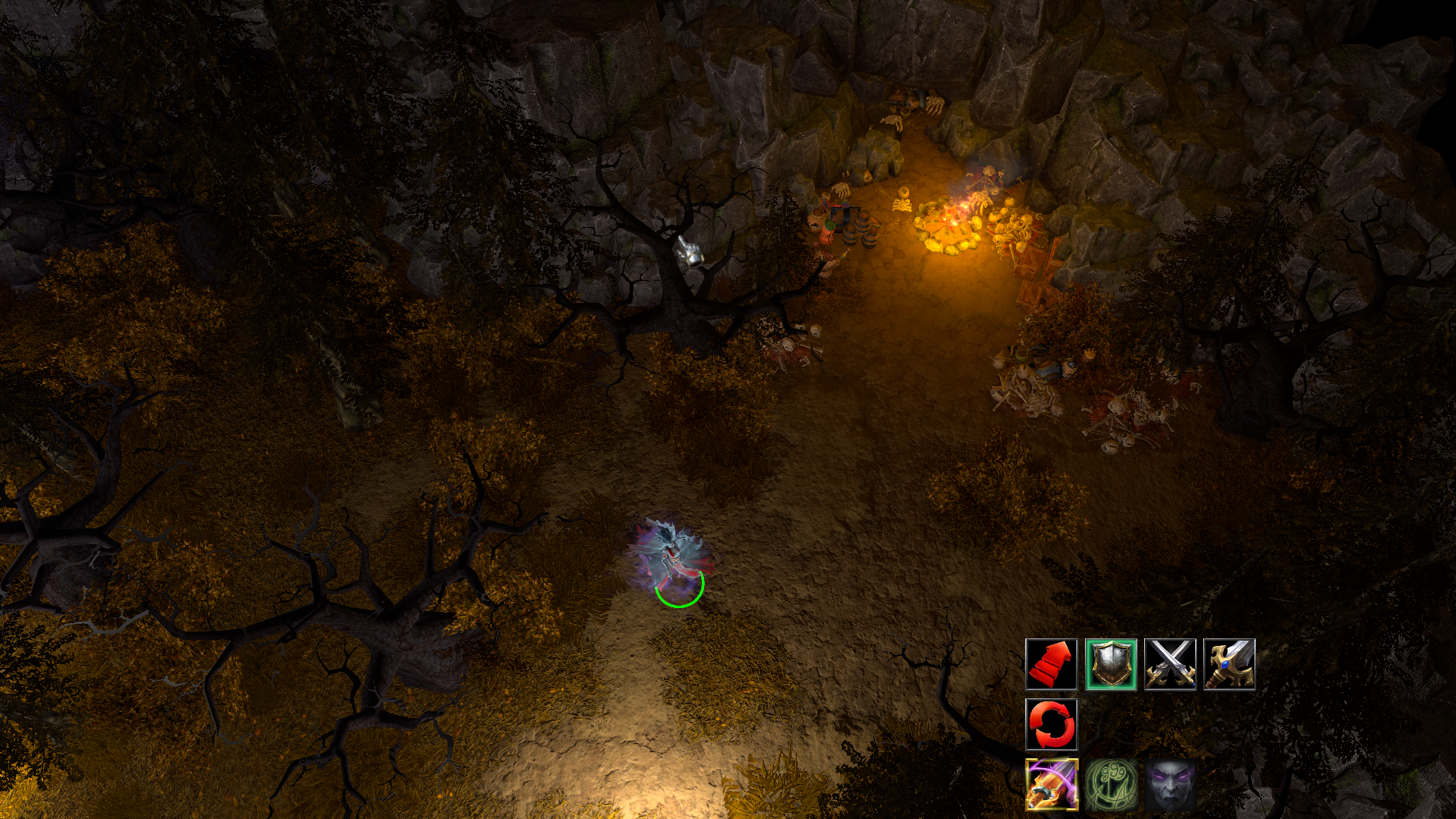
Task: Trigger the purple-eyed face ability
Action: [1170, 784]
